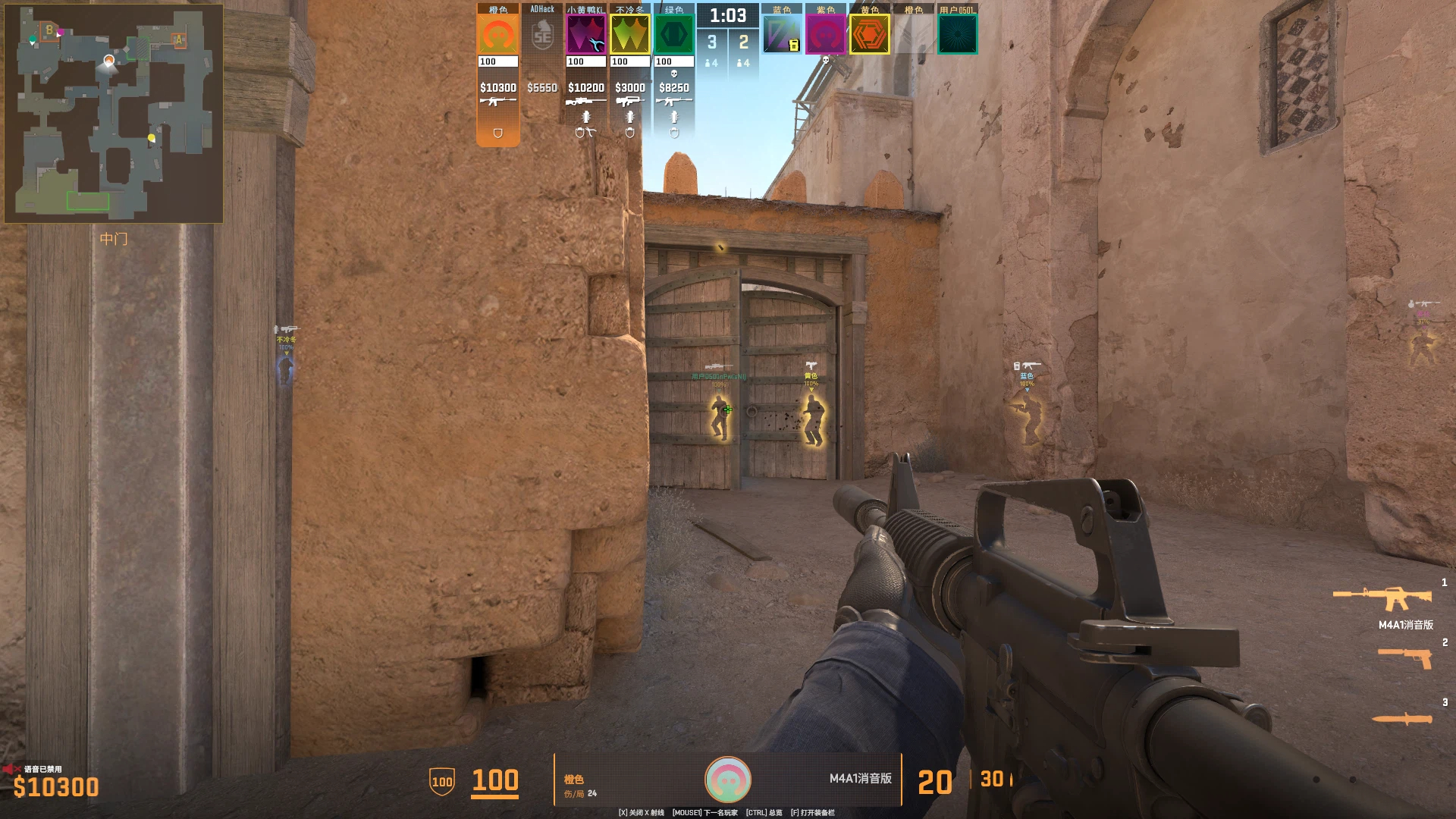Image resolution: width=1456 pixels, height=819 pixels.
Task: Spectate the 黄色 orange-hexagon avatar
Action: click(x=869, y=35)
